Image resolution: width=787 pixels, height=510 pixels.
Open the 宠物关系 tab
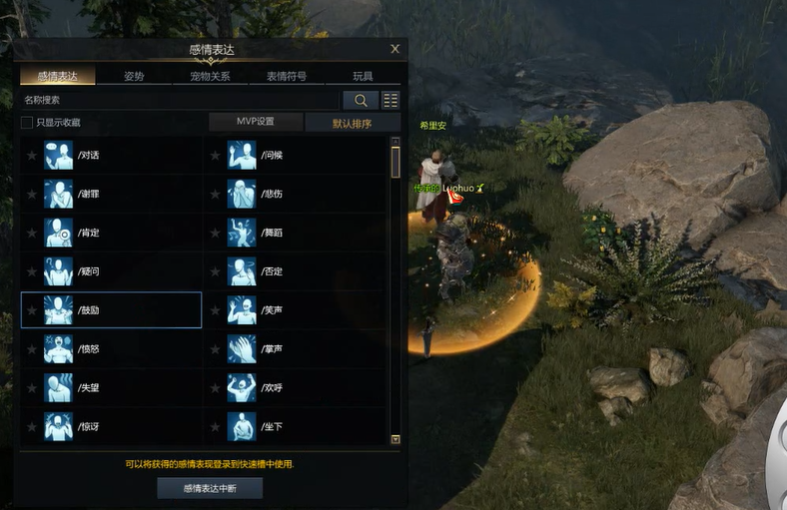click(210, 76)
